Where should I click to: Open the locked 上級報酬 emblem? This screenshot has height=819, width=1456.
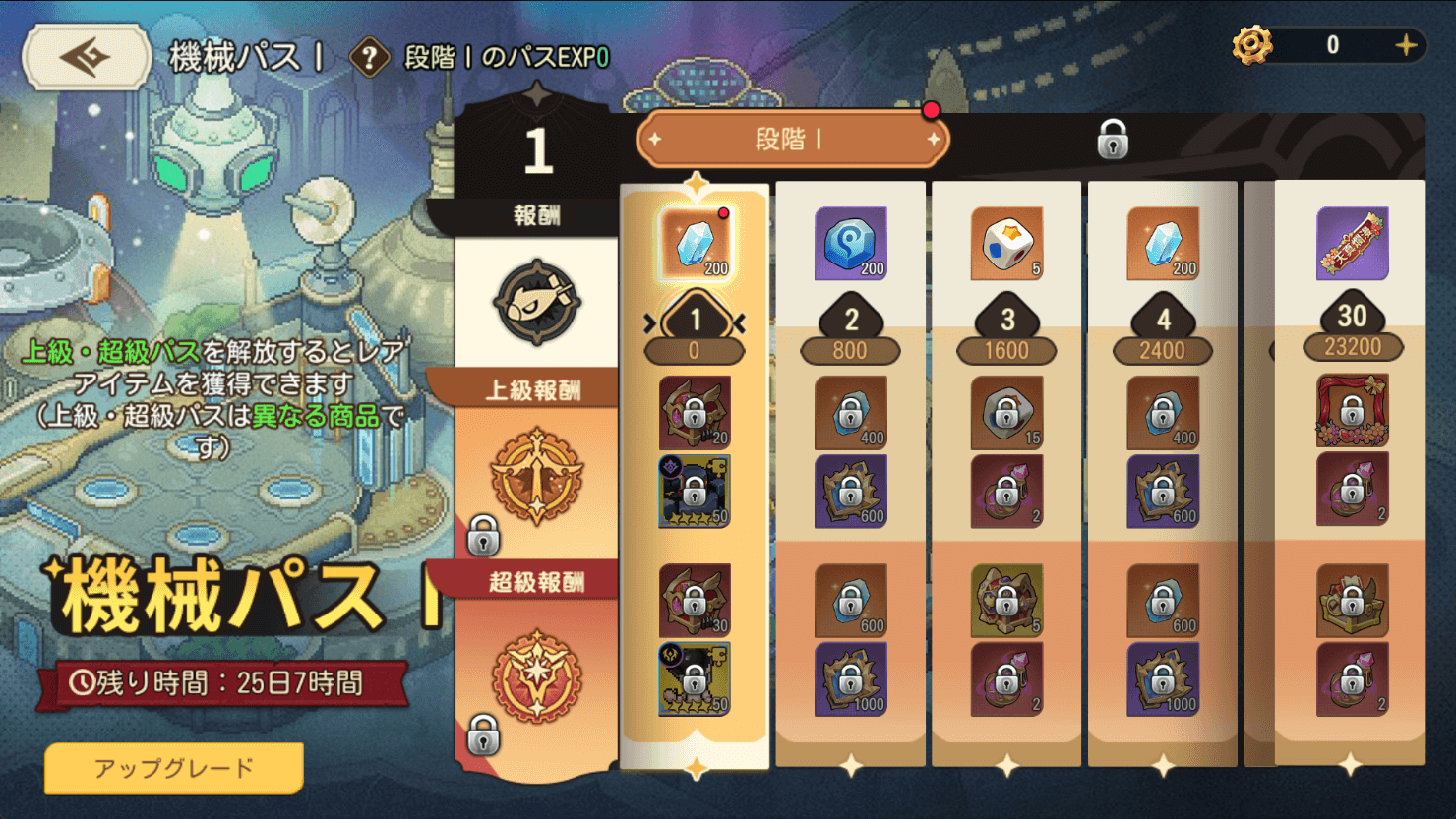536,478
